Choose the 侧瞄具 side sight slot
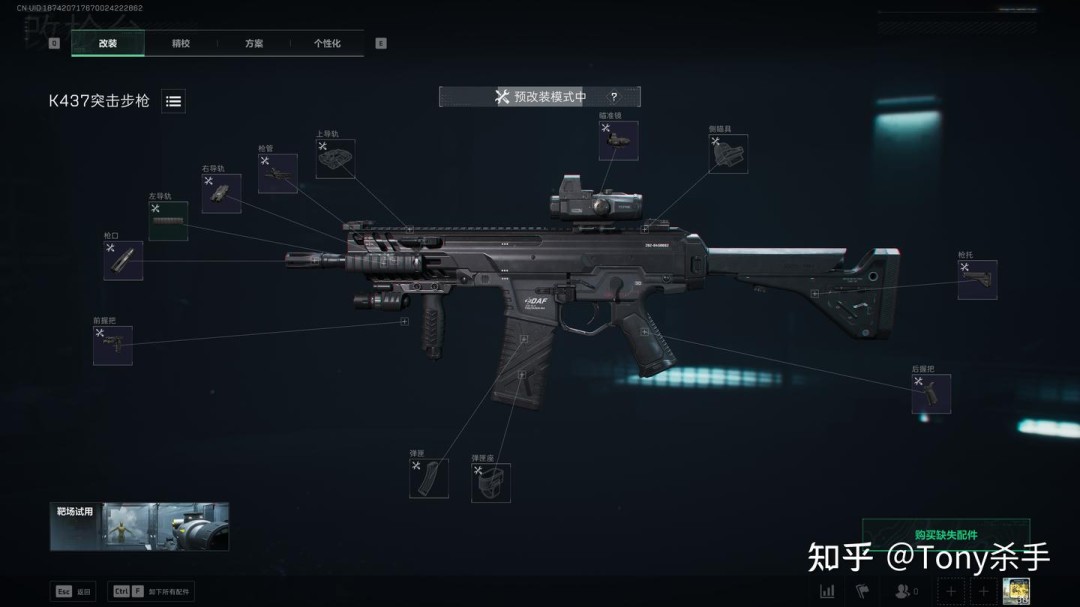Screen dimensions: 1080x607 point(728,154)
